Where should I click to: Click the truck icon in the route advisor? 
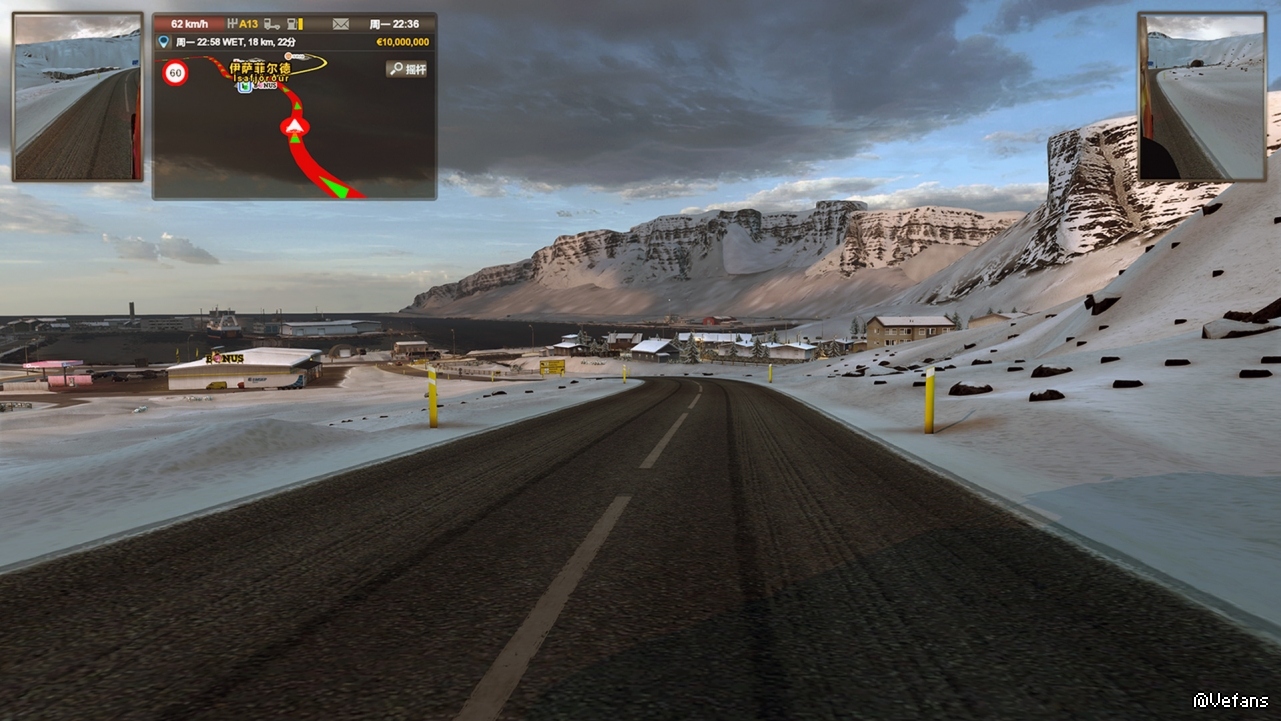(270, 24)
